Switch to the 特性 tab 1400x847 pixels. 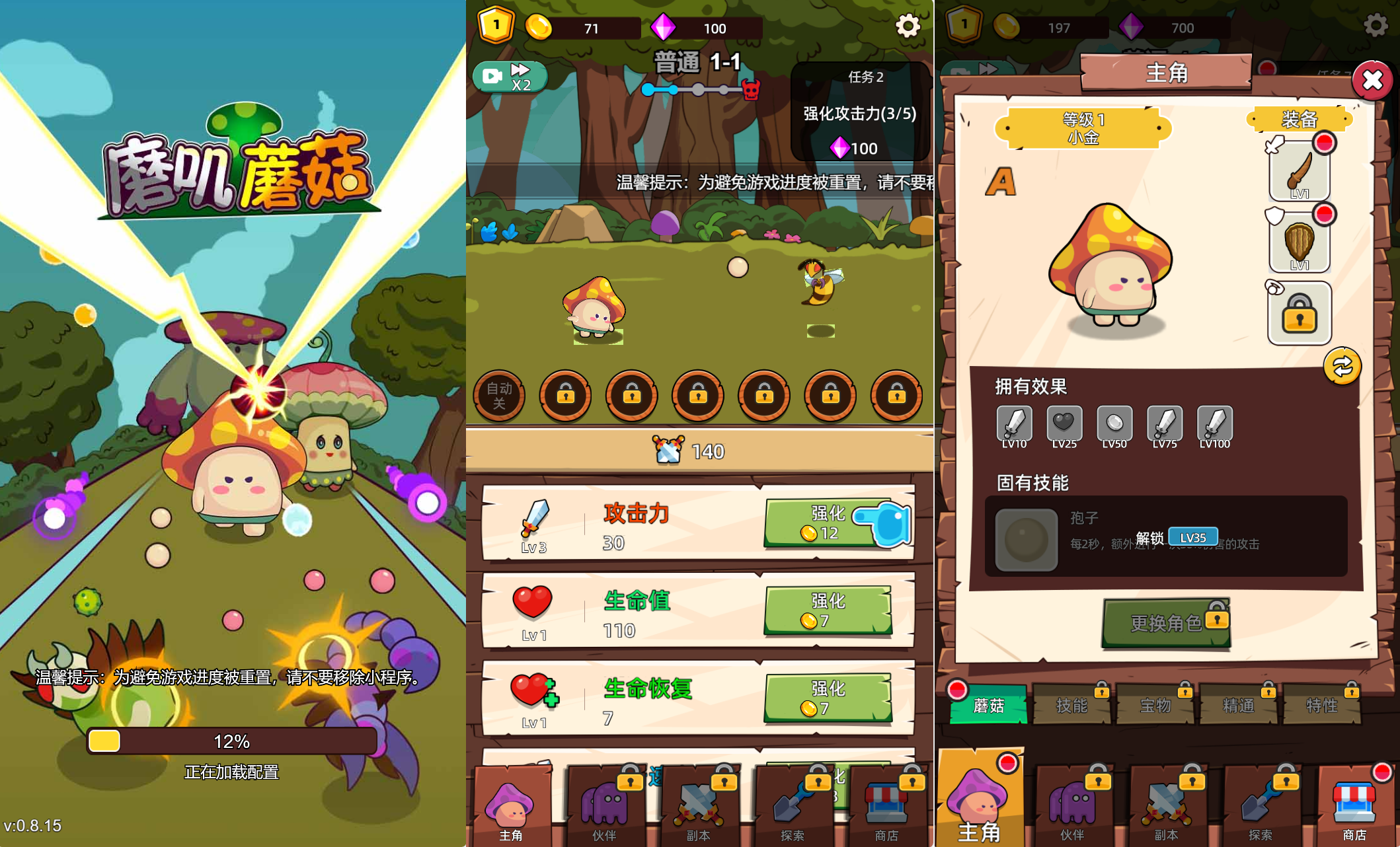point(1321,706)
